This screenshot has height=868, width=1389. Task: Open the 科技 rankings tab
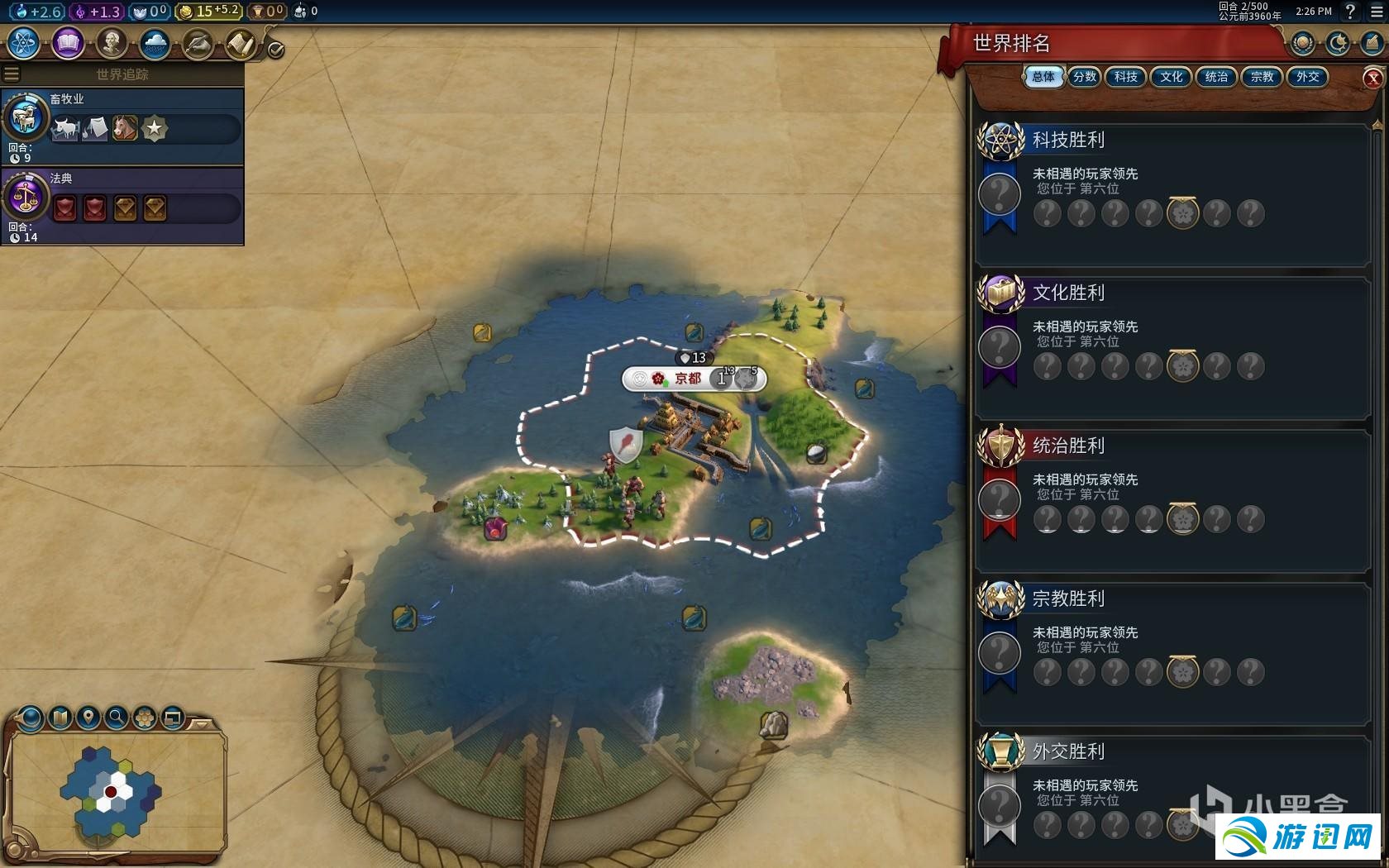pos(1125,77)
